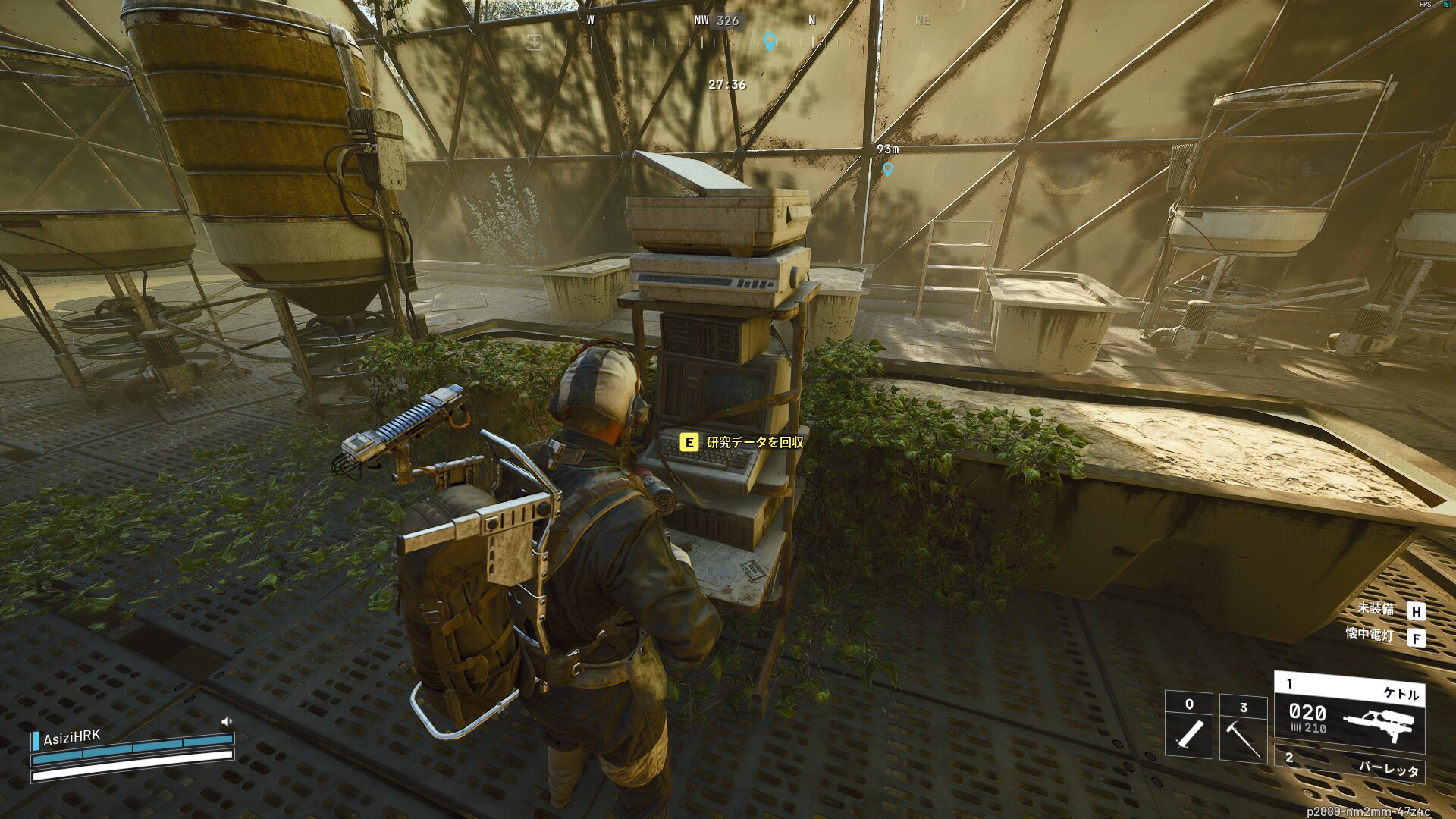Select the ケトル primary weapon slot
1456x819 pixels.
(1349, 713)
